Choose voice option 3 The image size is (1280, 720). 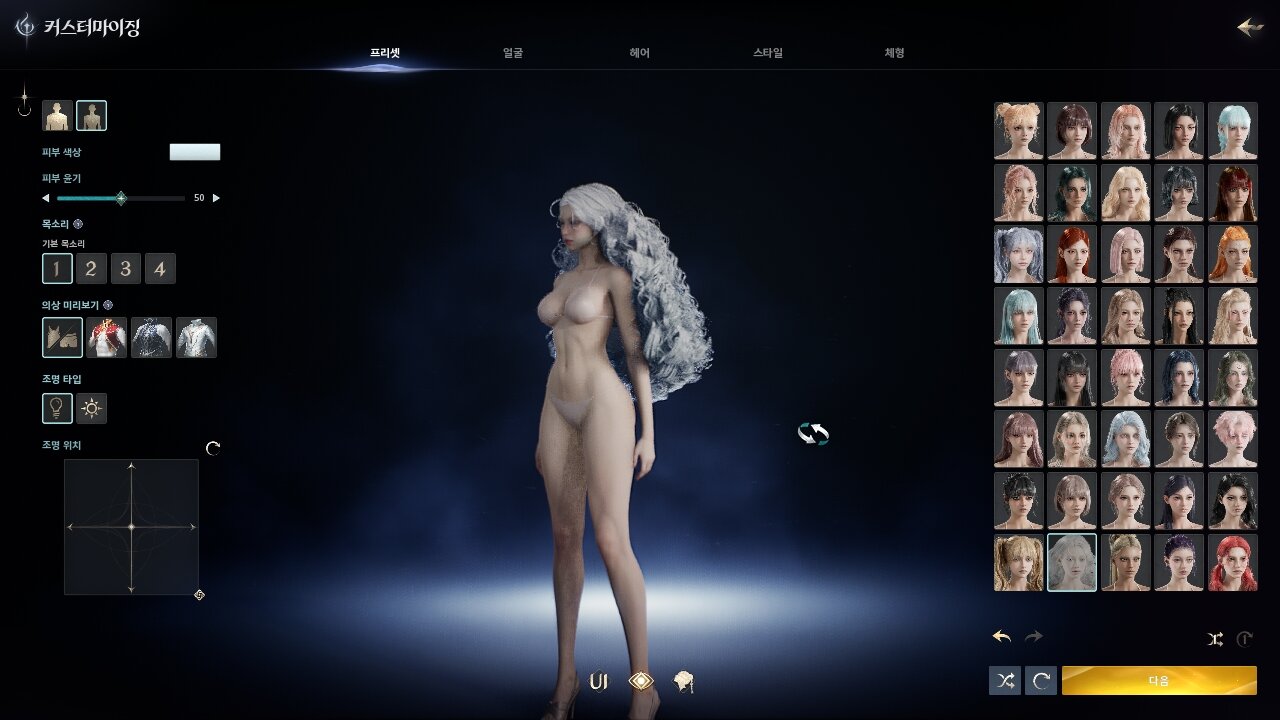tap(125, 268)
